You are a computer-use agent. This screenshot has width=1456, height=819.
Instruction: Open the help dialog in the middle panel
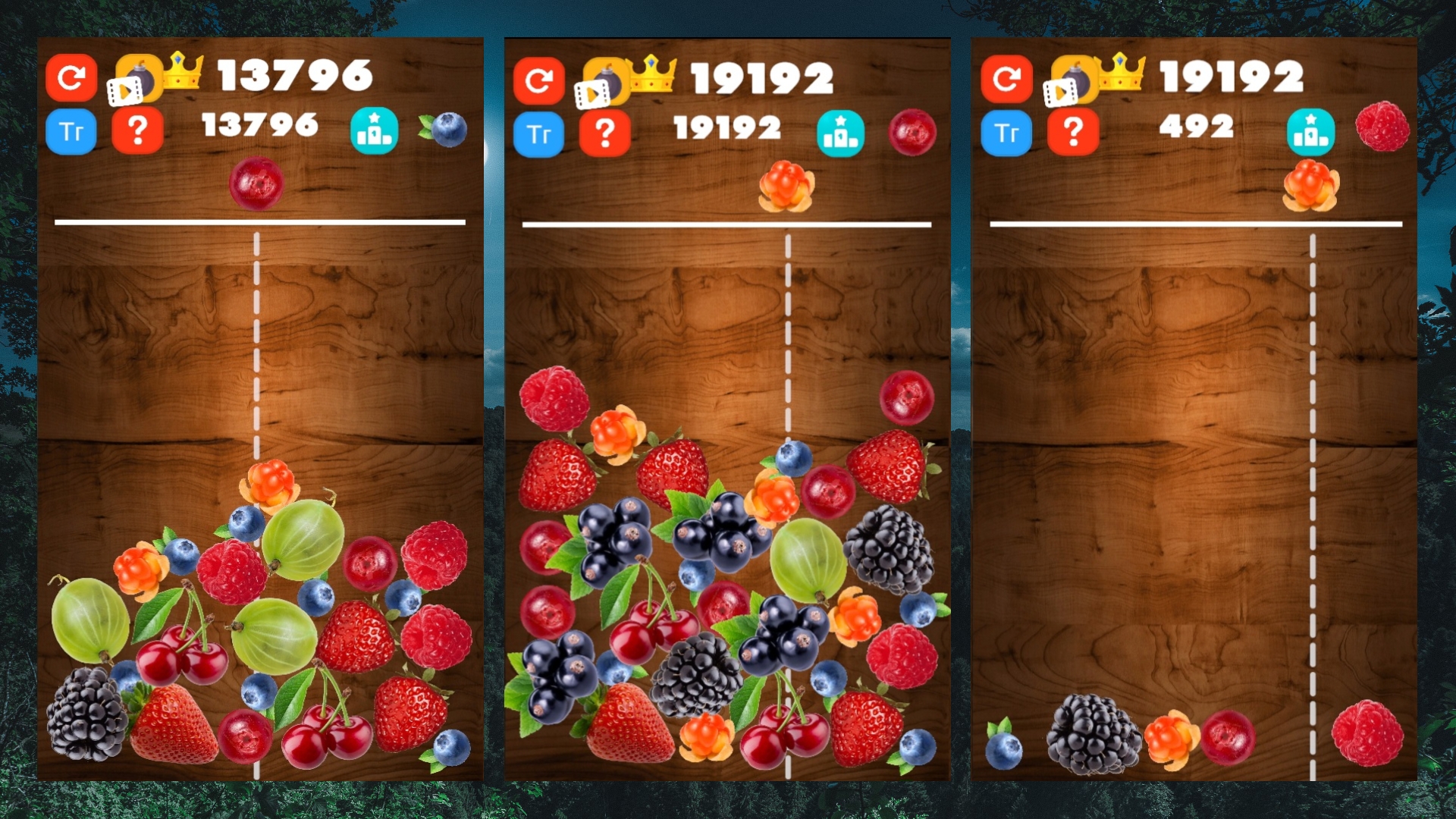pos(604,131)
